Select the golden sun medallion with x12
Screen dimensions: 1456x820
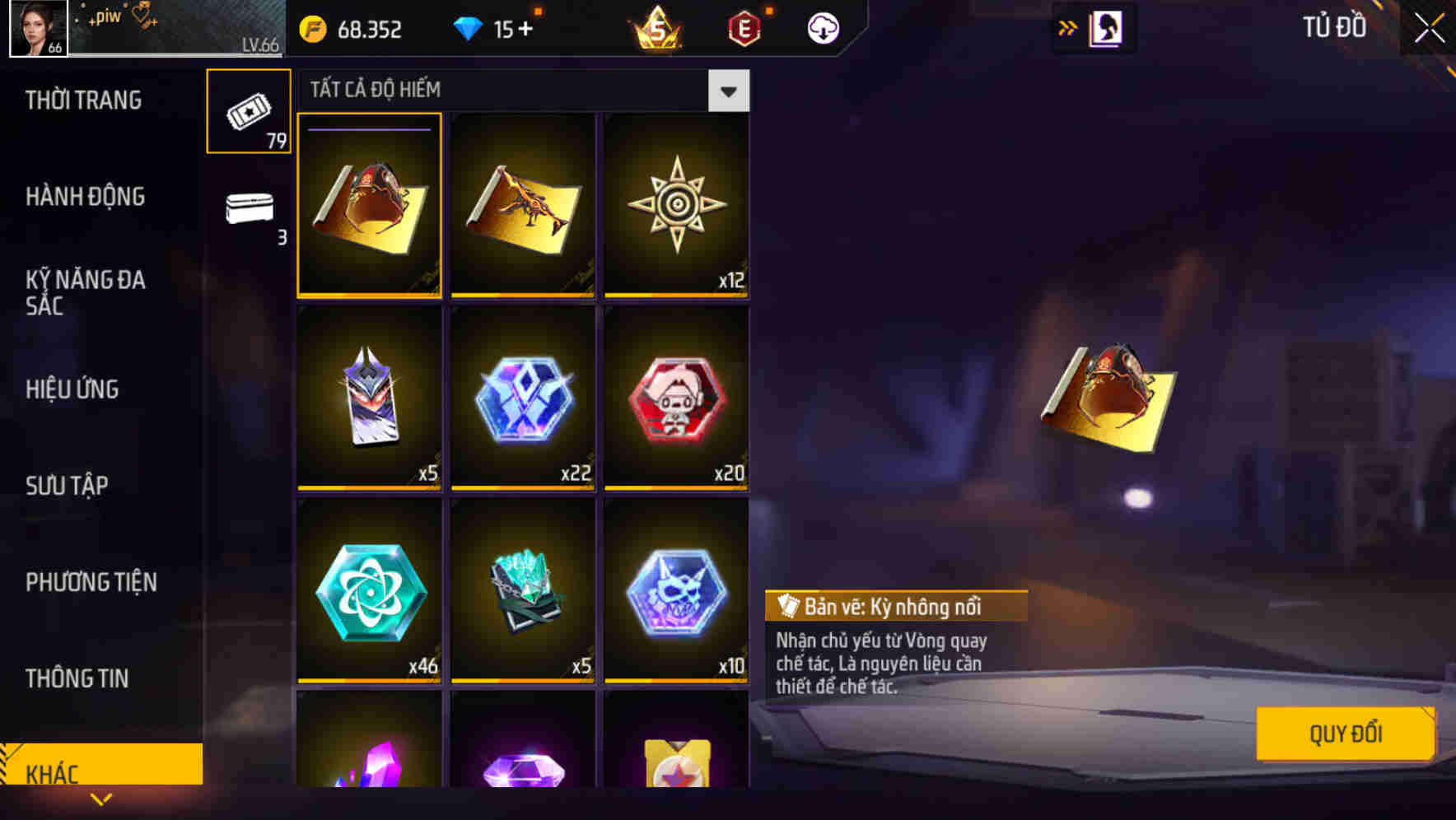point(675,206)
